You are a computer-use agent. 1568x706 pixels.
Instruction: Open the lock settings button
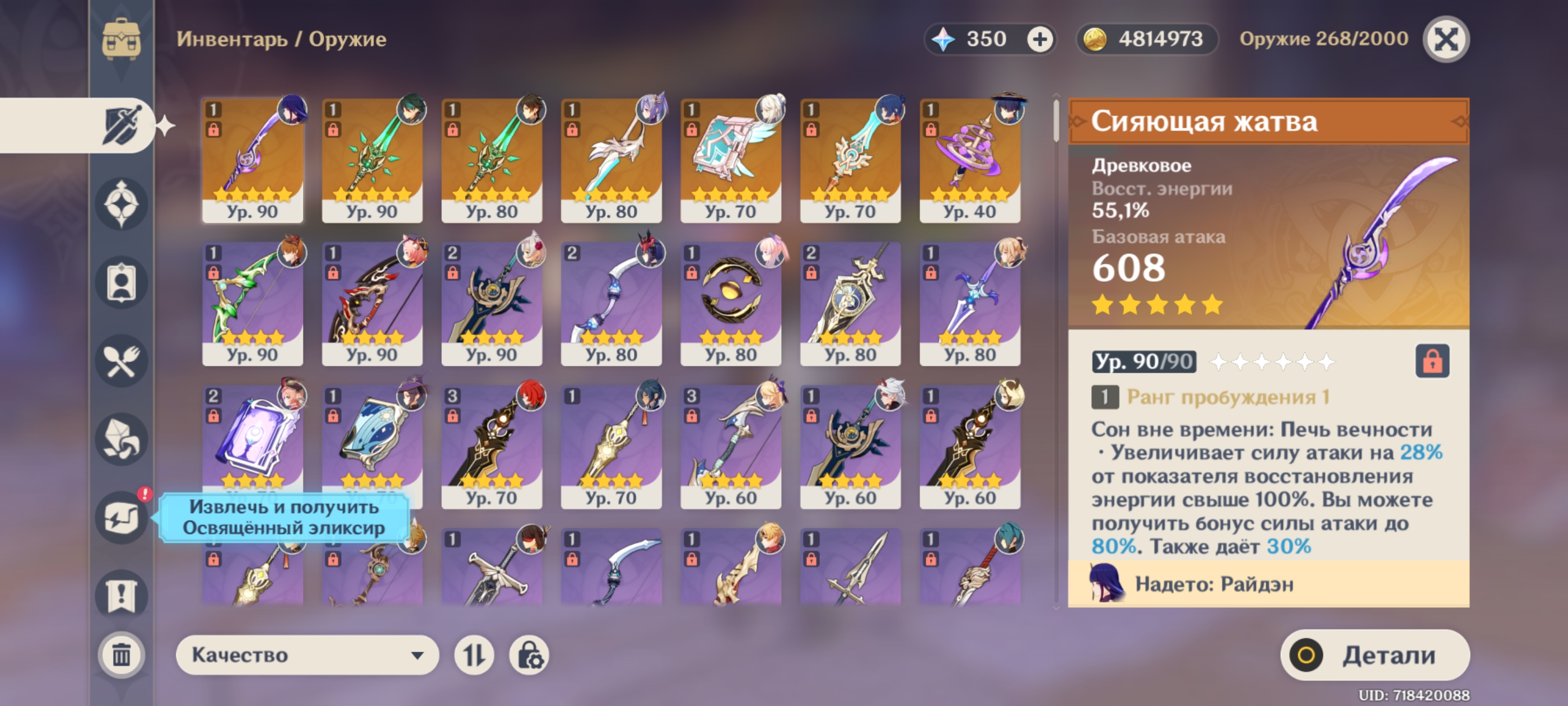529,655
